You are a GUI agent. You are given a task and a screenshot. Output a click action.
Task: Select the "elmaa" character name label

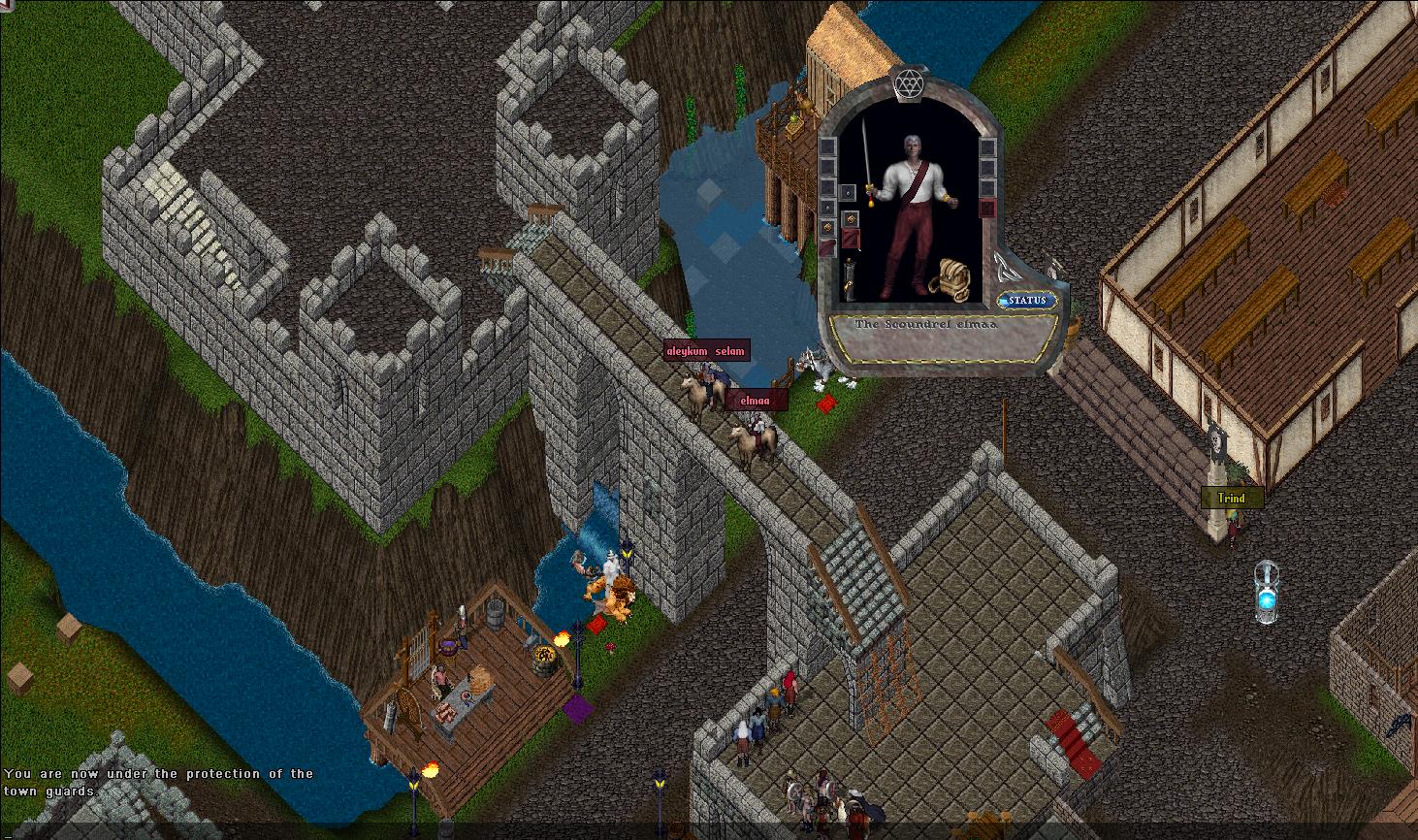[x=756, y=400]
